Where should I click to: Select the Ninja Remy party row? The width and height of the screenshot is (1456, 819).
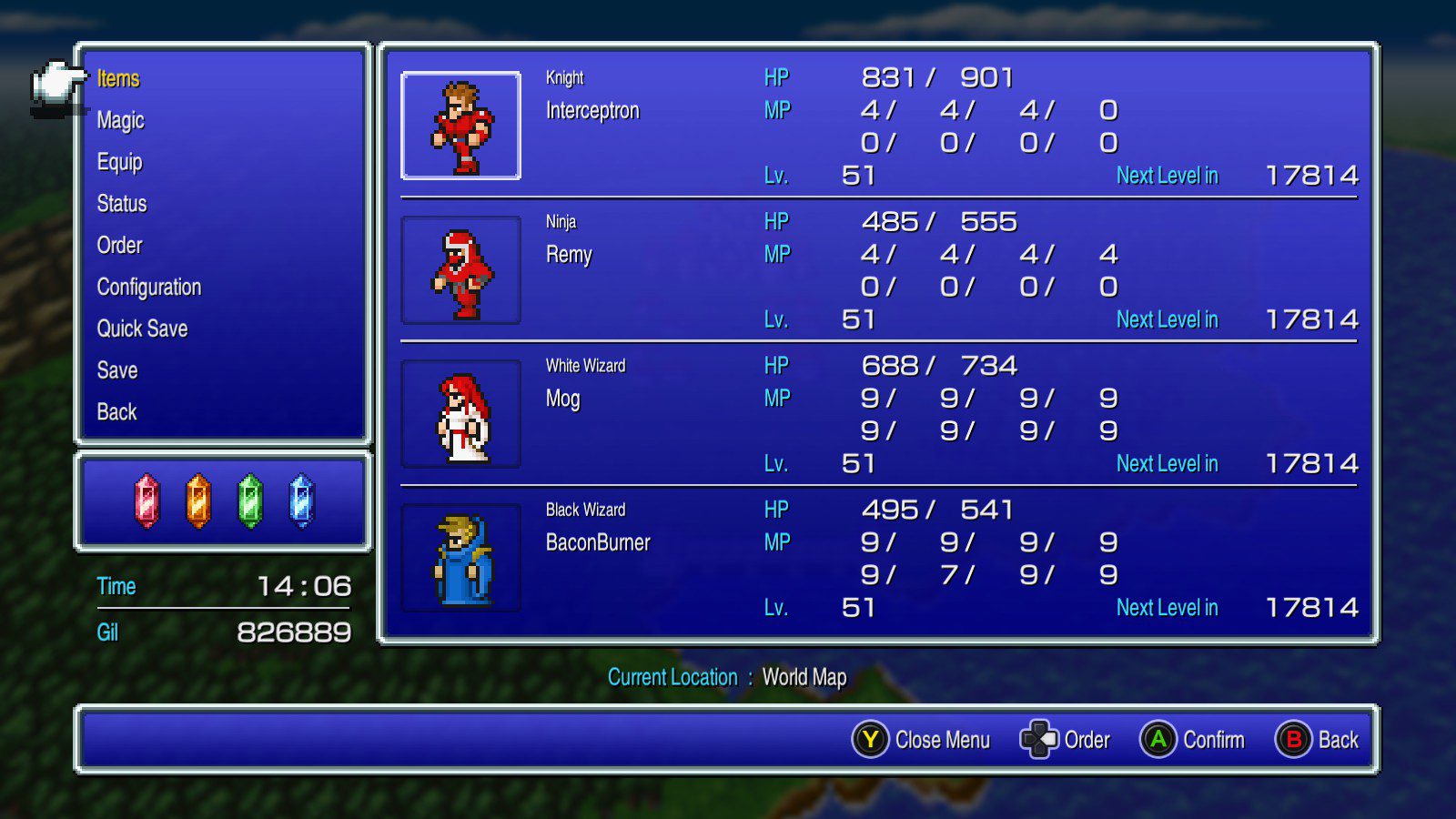878,270
